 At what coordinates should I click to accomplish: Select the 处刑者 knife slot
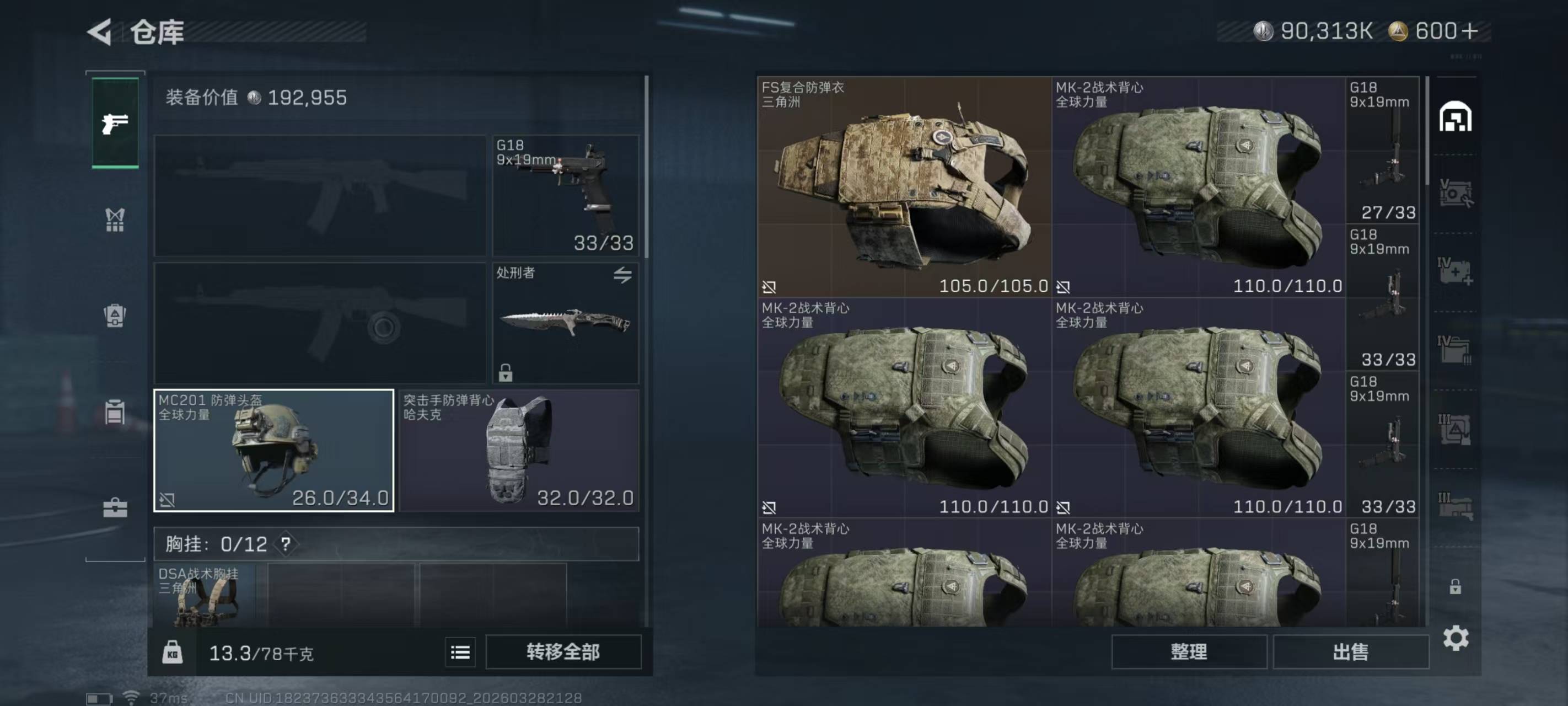566,323
